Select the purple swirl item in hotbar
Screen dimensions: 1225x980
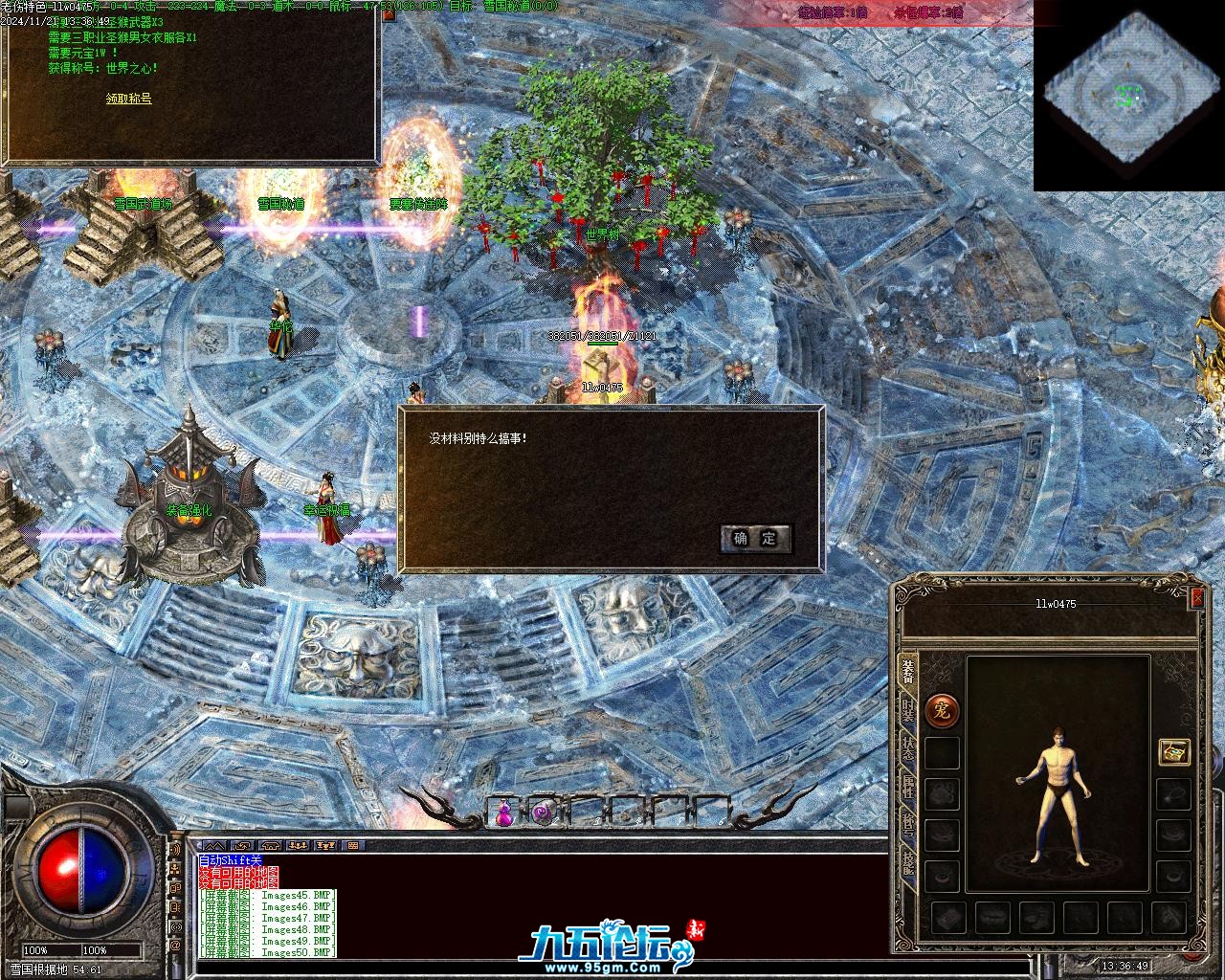(543, 813)
